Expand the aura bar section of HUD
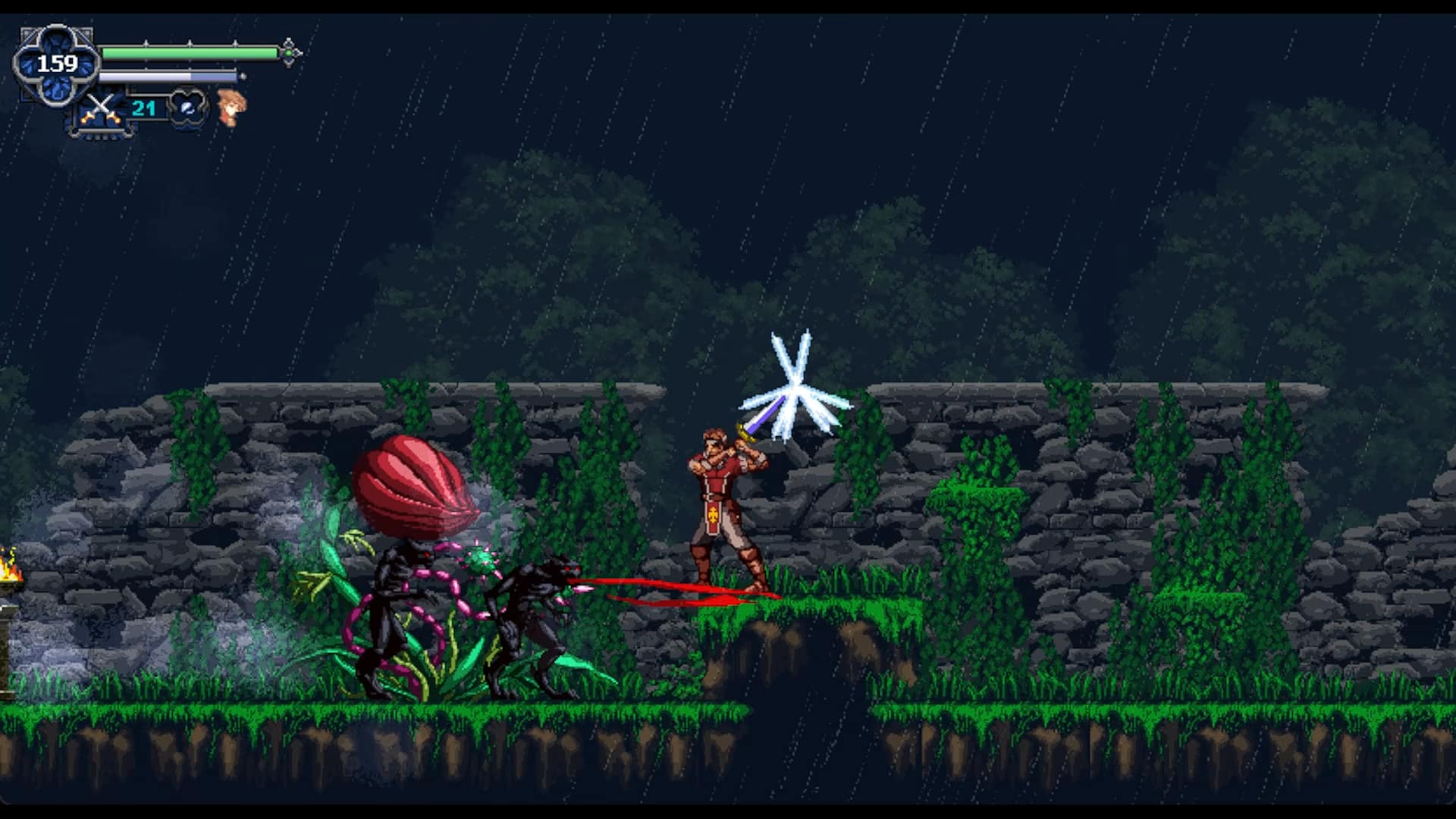 [x=167, y=76]
